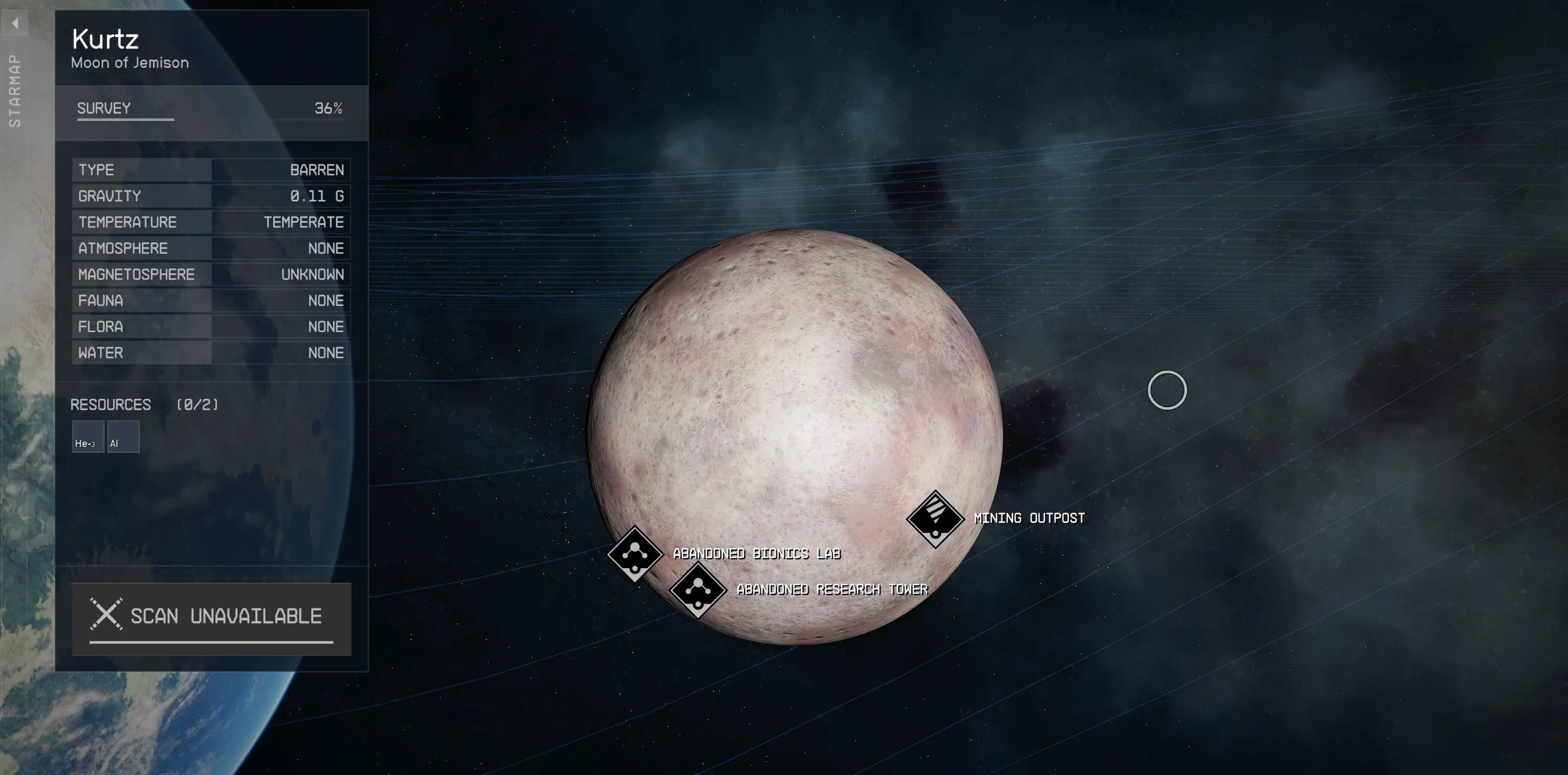Open the Starmap side tab
This screenshot has width=1568, height=775.
pos(15,91)
